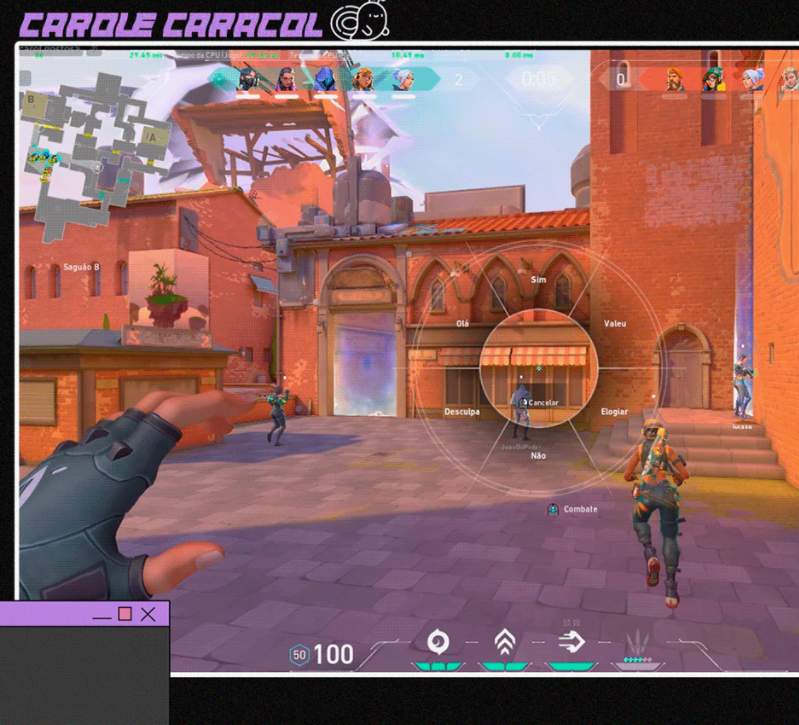Choose "Não" on the radio wheel
Viewport: 799px width, 725px height.
pyautogui.click(x=538, y=456)
